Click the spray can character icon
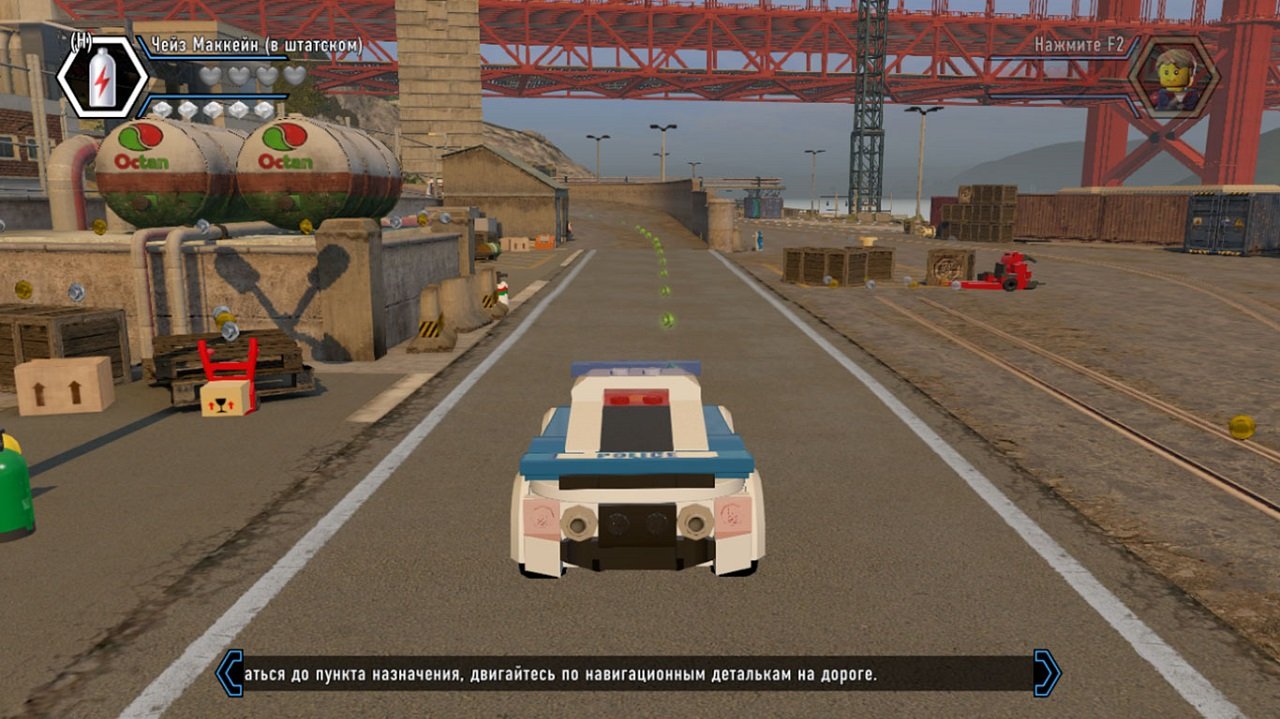This screenshot has height=719, width=1280. click(x=102, y=77)
